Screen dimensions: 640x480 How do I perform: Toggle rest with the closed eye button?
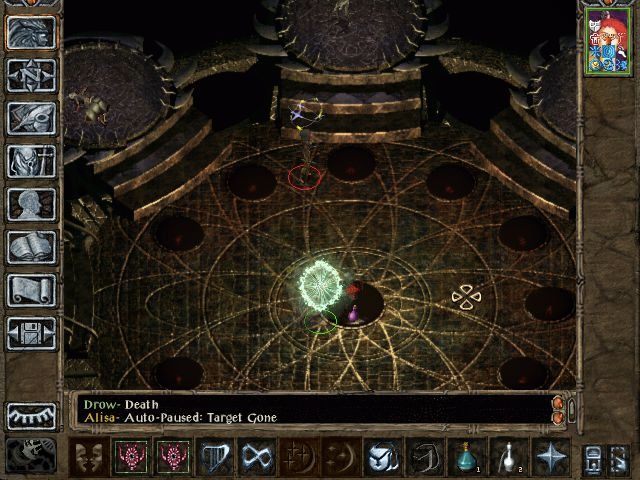click(x=32, y=415)
